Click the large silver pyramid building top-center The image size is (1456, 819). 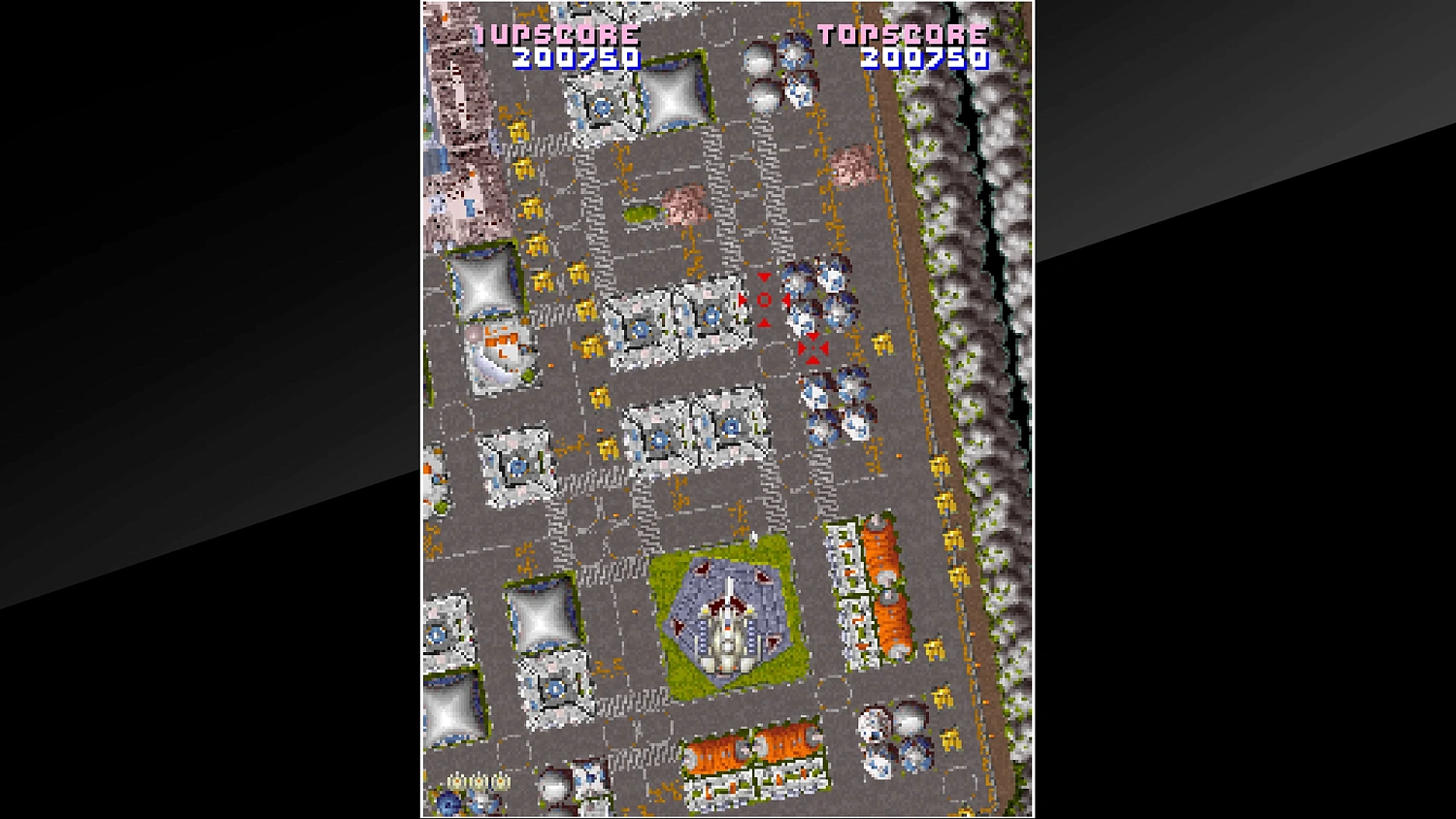coord(670,97)
